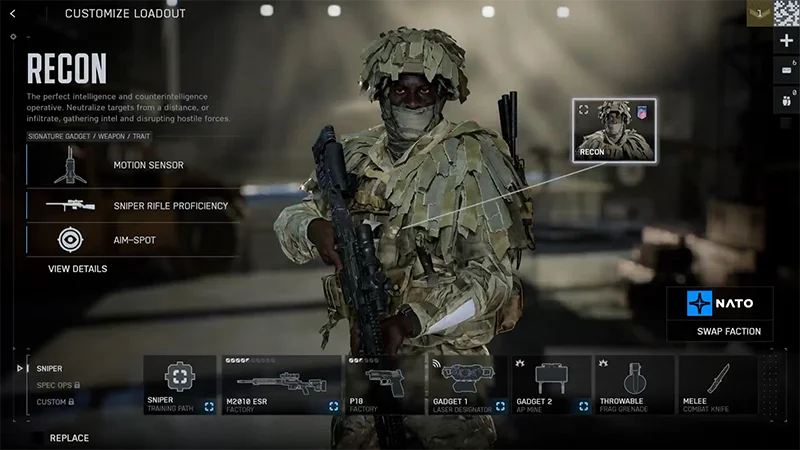Open the player profile badge
This screenshot has width=800, height=450.
(760, 13)
